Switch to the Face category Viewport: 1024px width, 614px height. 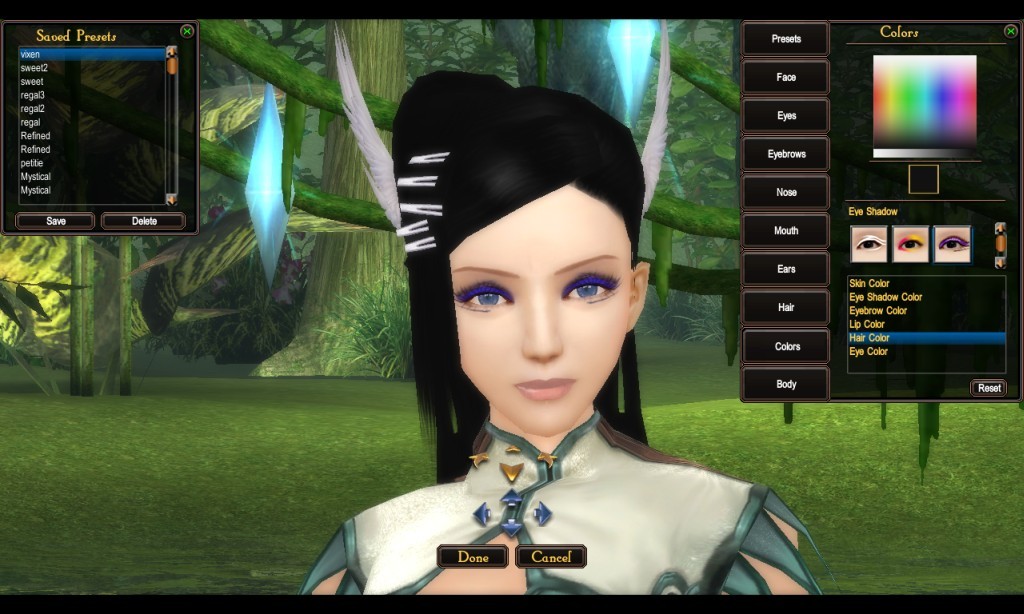(786, 77)
